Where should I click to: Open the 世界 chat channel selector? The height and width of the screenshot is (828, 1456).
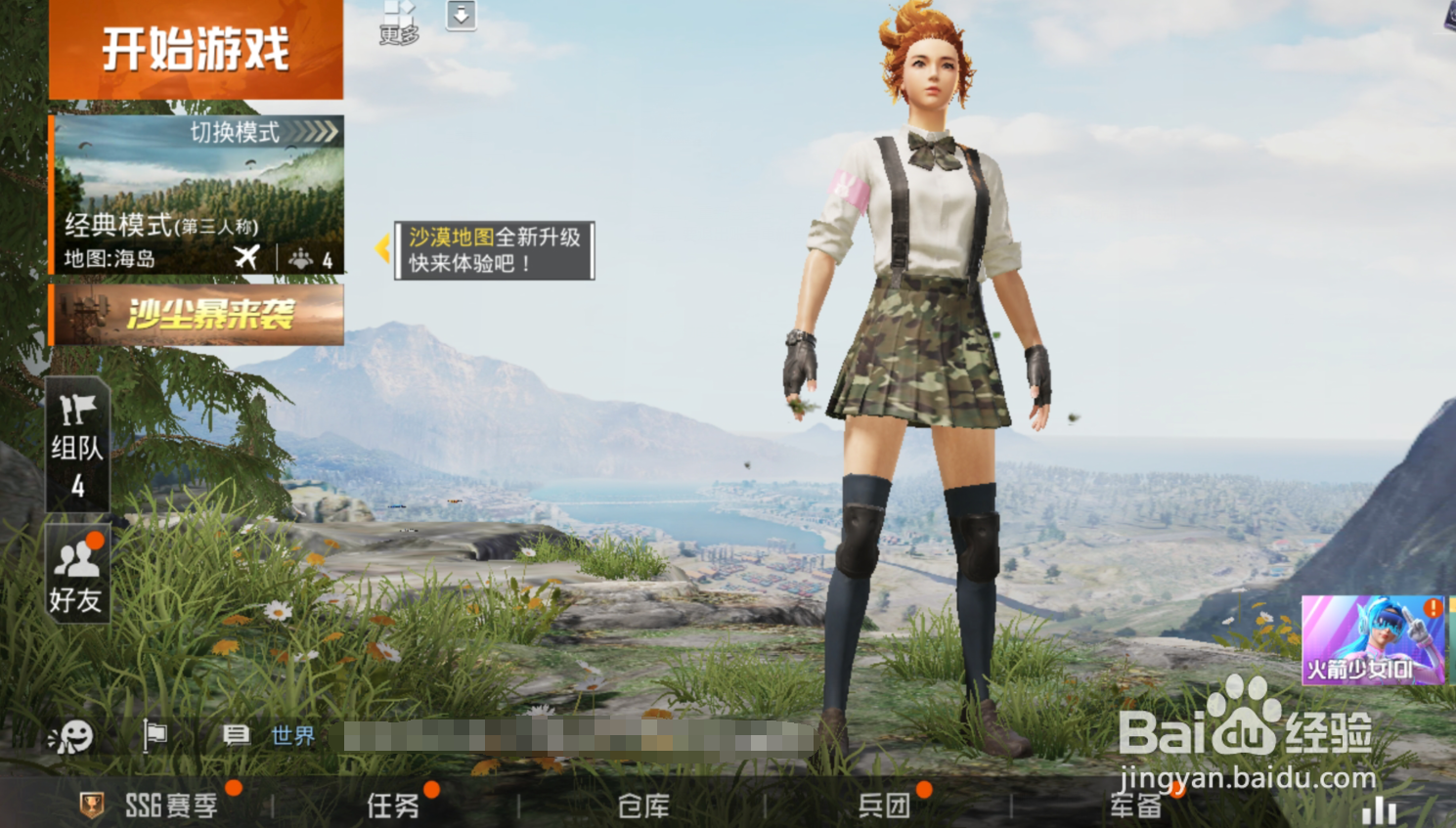click(x=292, y=736)
